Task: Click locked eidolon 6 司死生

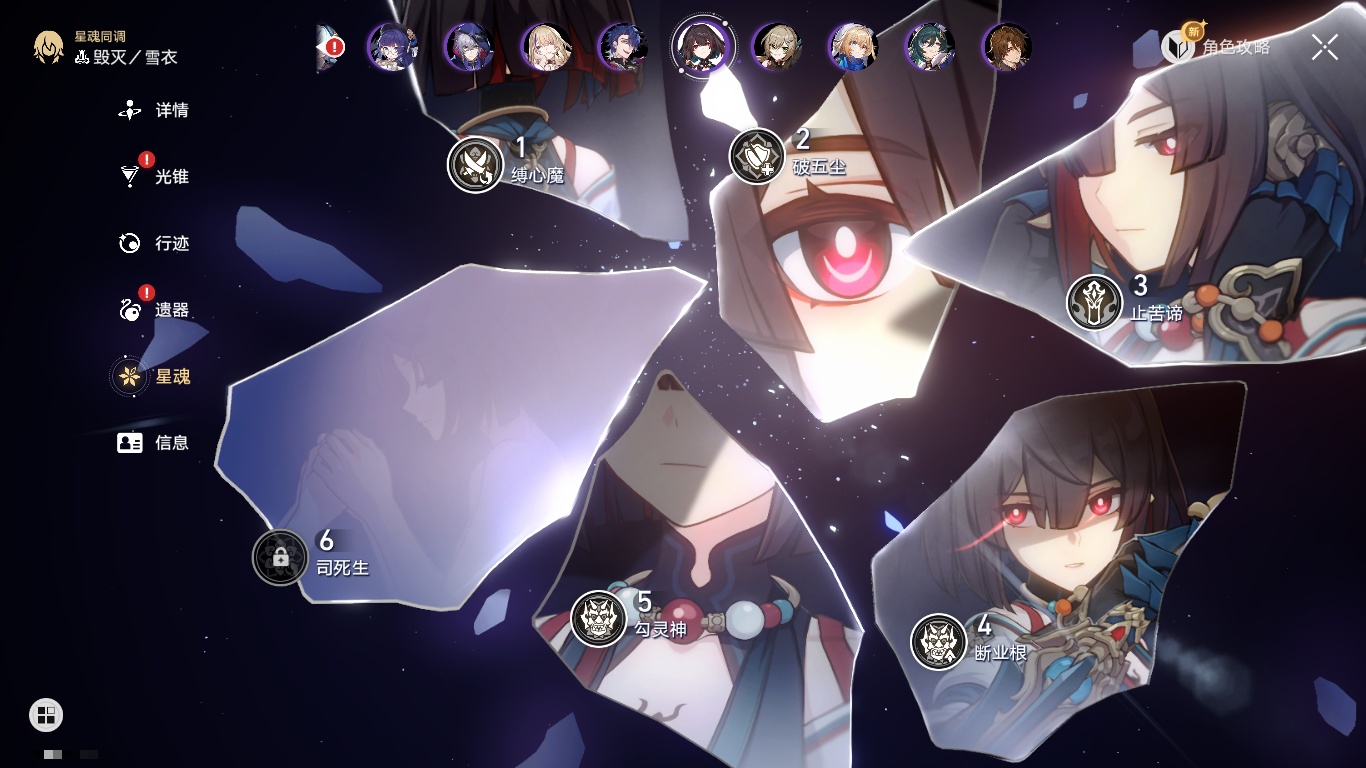Action: 280,557
